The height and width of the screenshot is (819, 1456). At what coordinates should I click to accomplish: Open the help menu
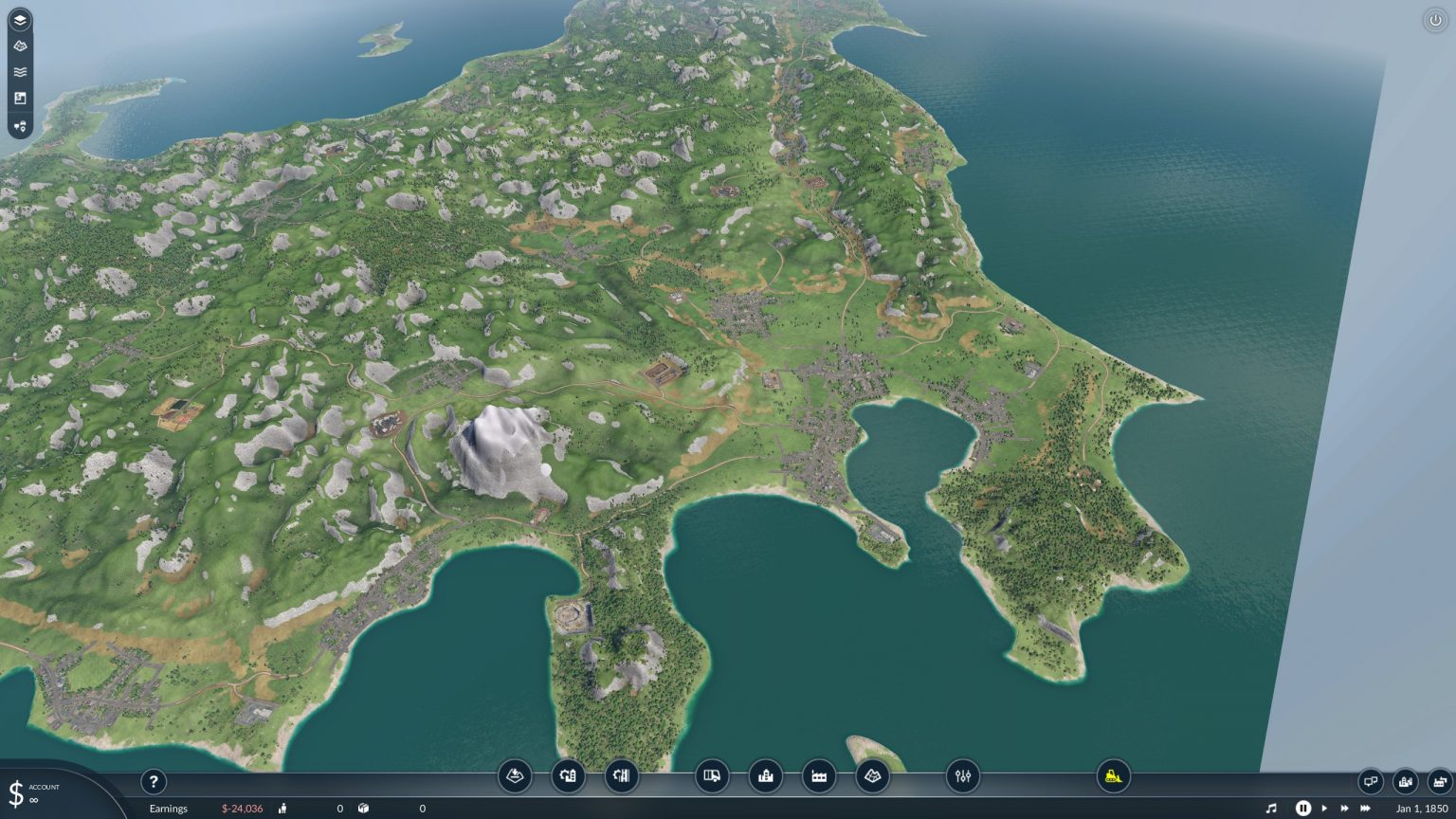pos(154,781)
